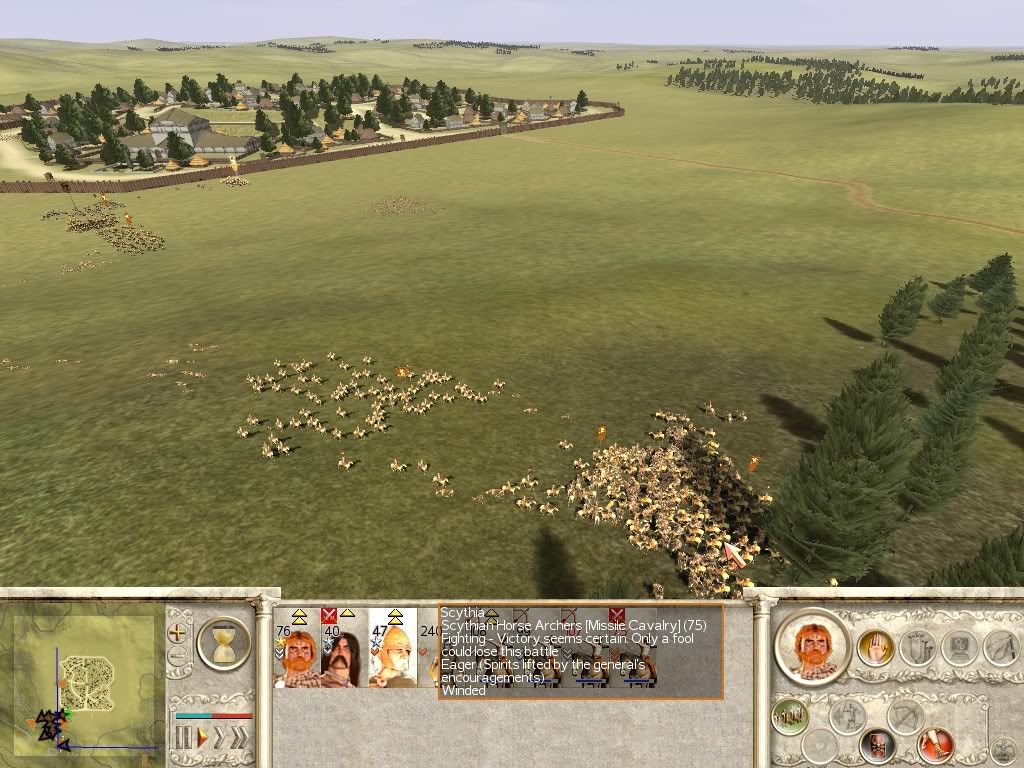Viewport: 1024px width, 768px height.
Task: Set battle speed to triple fast-forward
Action: click(x=242, y=738)
